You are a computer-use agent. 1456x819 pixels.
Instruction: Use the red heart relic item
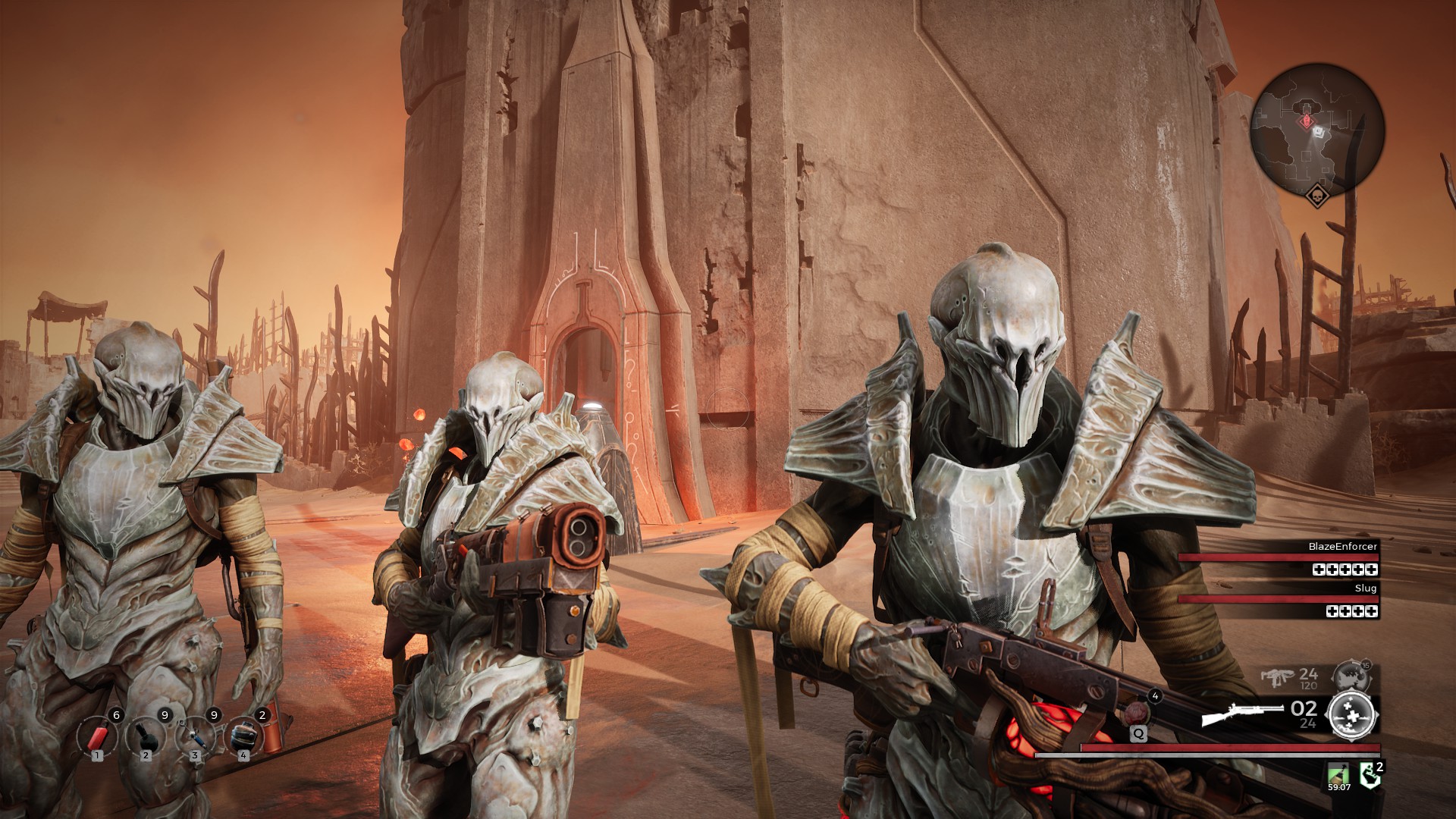point(1138,713)
